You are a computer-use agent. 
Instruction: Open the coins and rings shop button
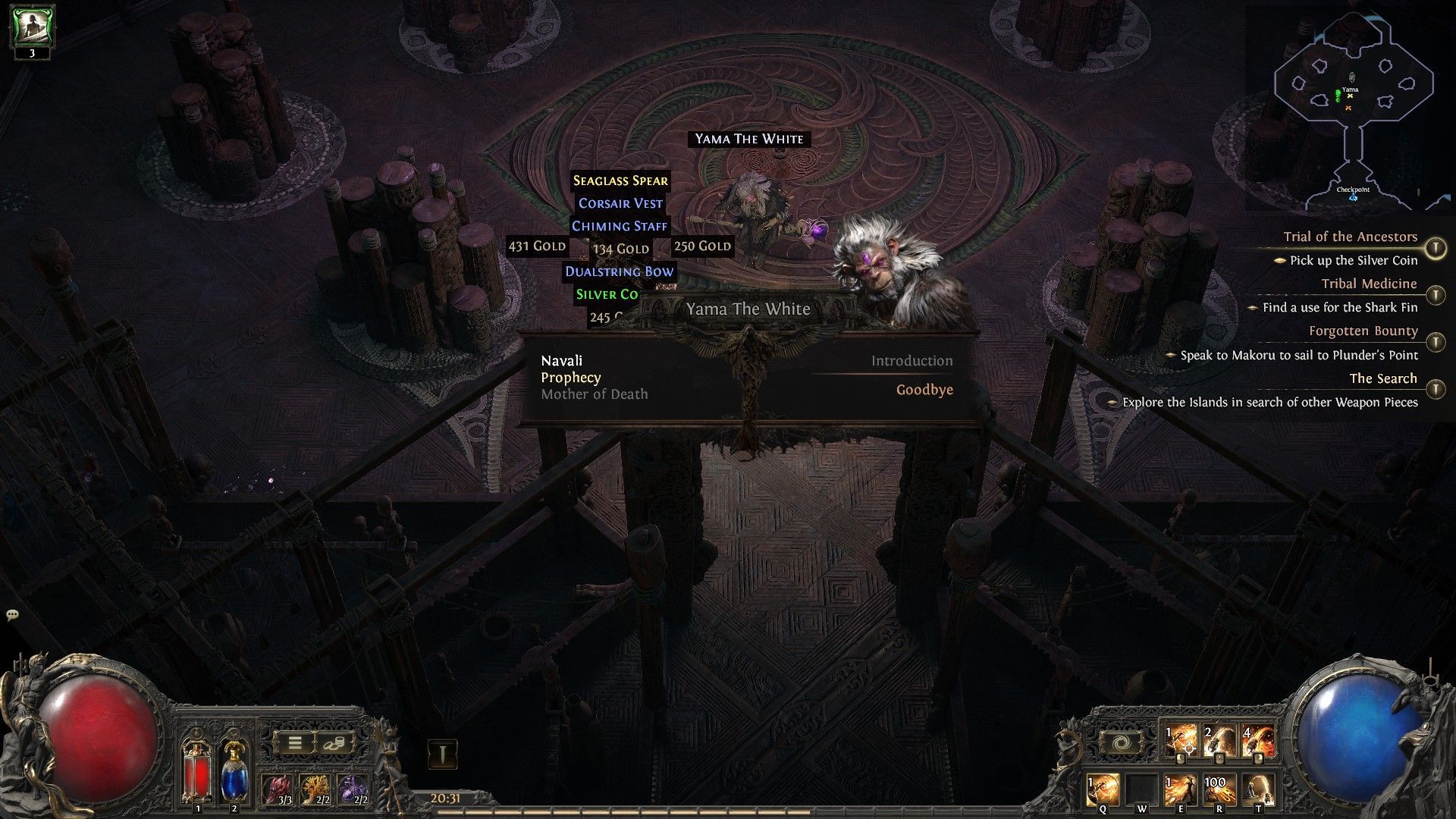pyautogui.click(x=334, y=743)
